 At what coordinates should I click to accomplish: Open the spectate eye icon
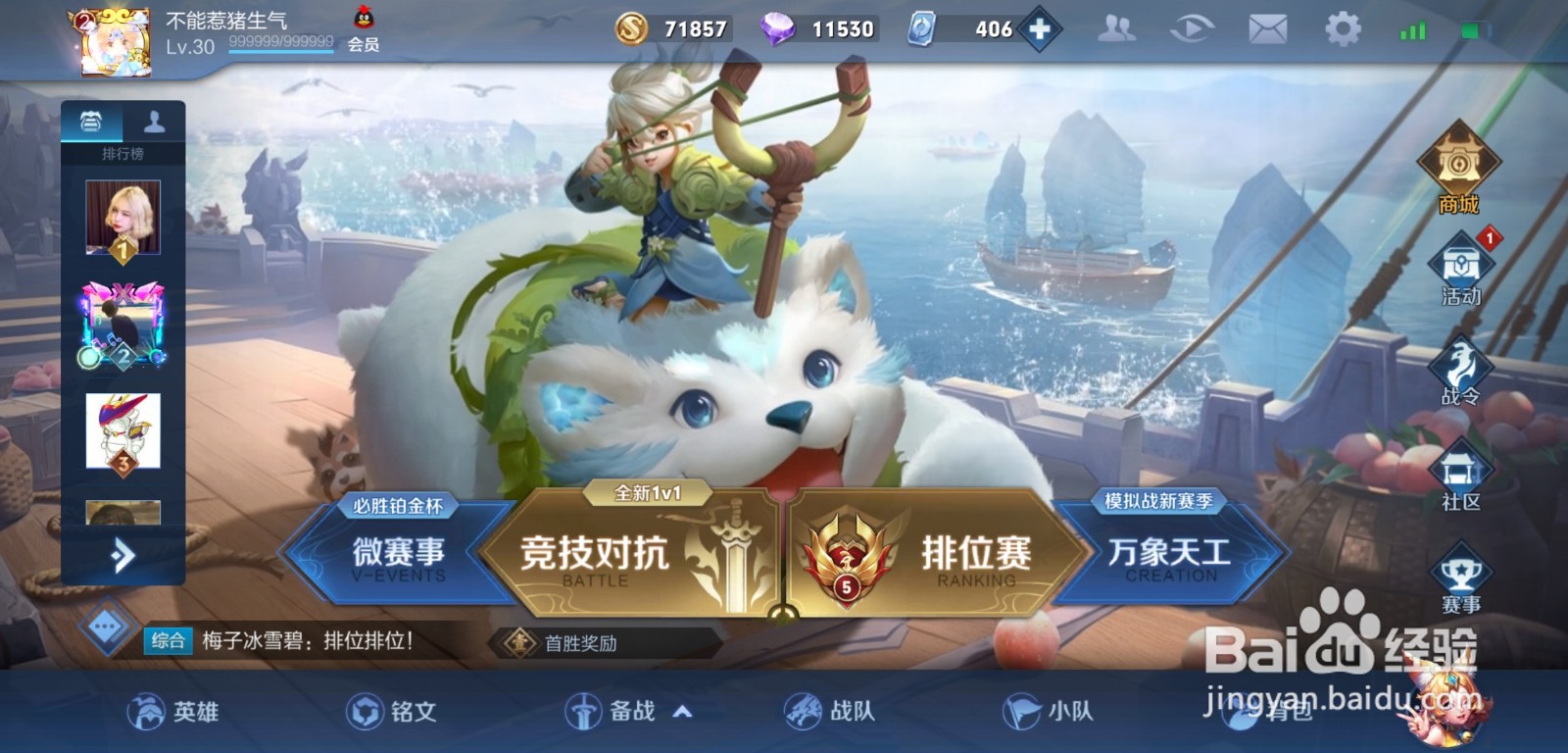[1193, 29]
